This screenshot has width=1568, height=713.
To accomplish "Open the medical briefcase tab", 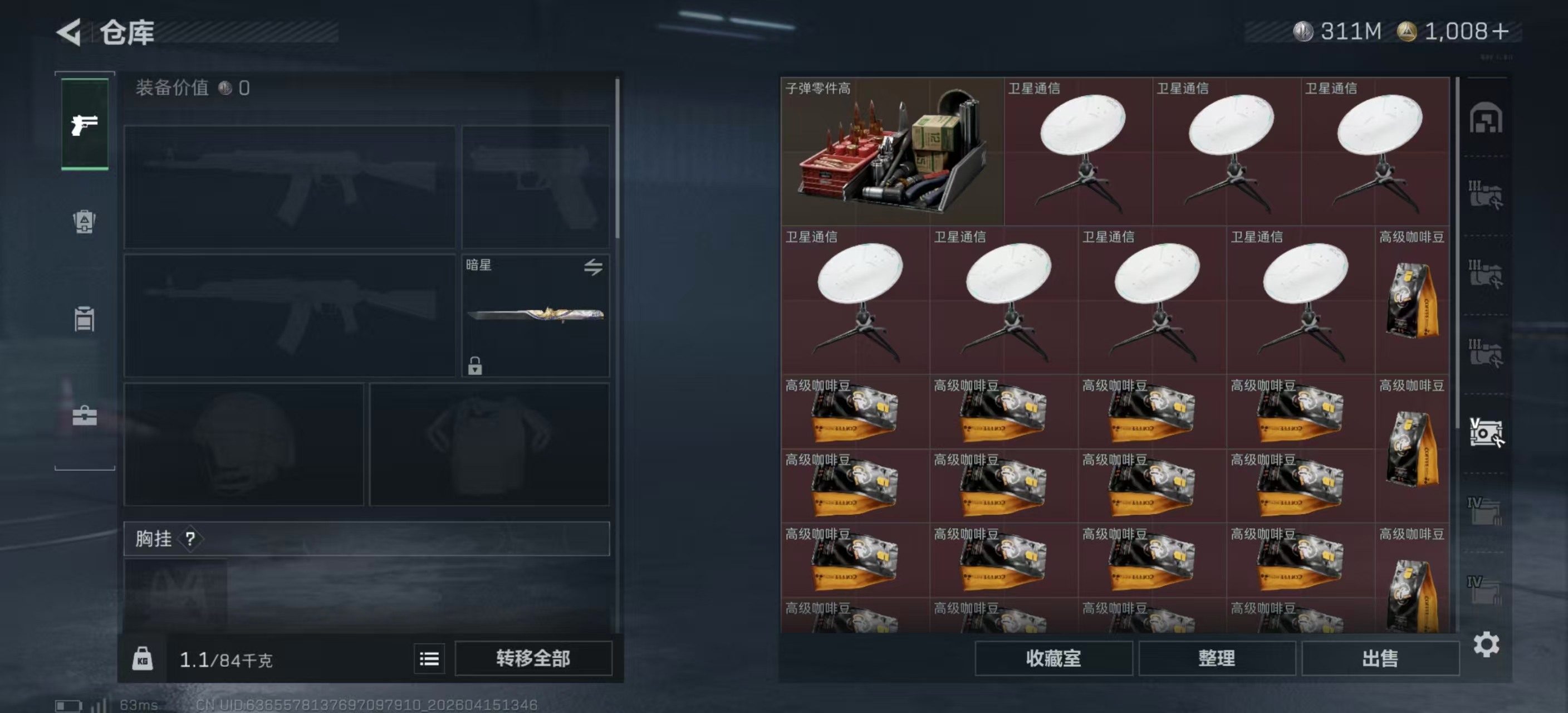I will (x=85, y=416).
